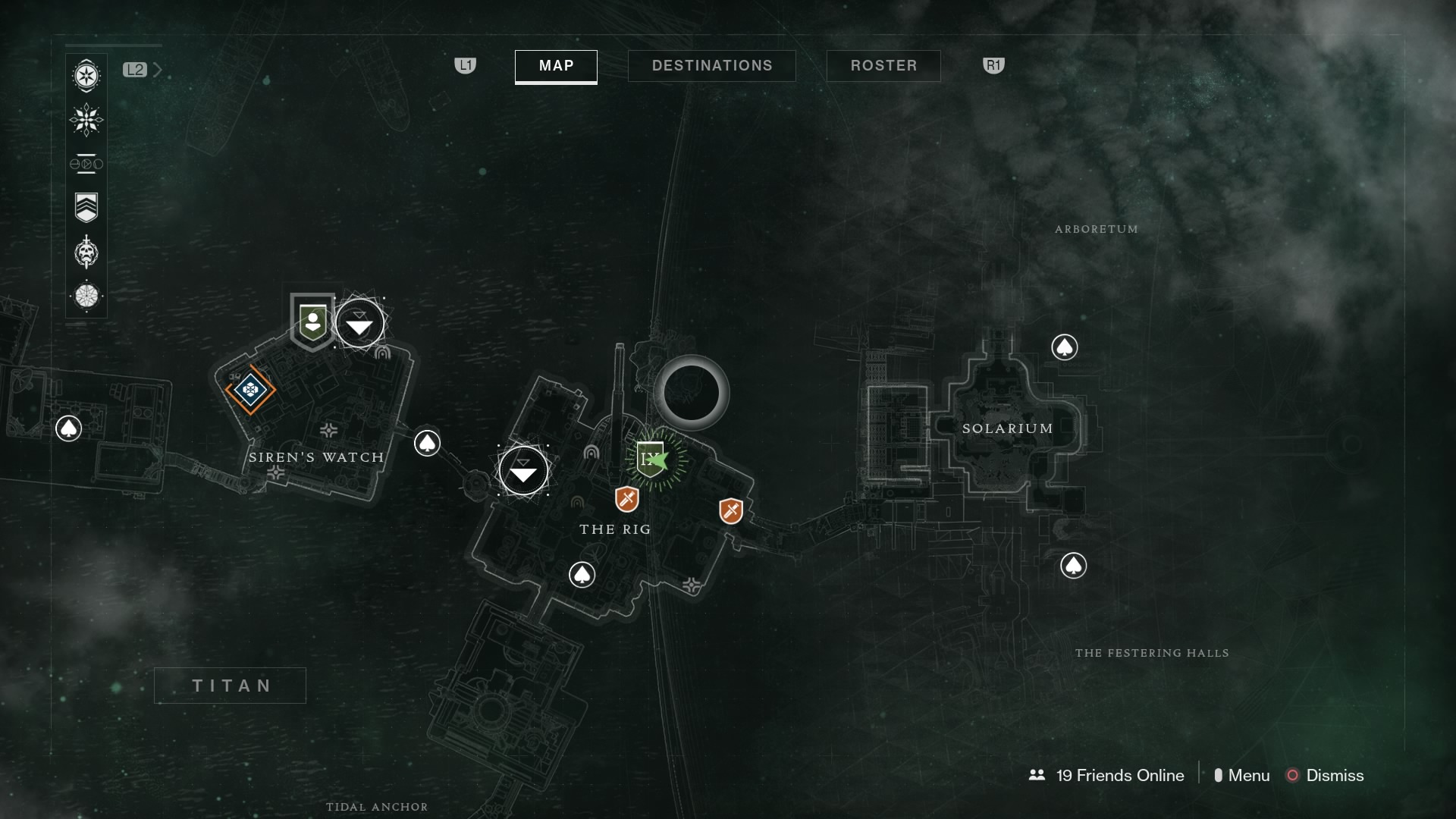Open the ROSTER tab
The width and height of the screenshot is (1456, 819).
[x=883, y=66]
